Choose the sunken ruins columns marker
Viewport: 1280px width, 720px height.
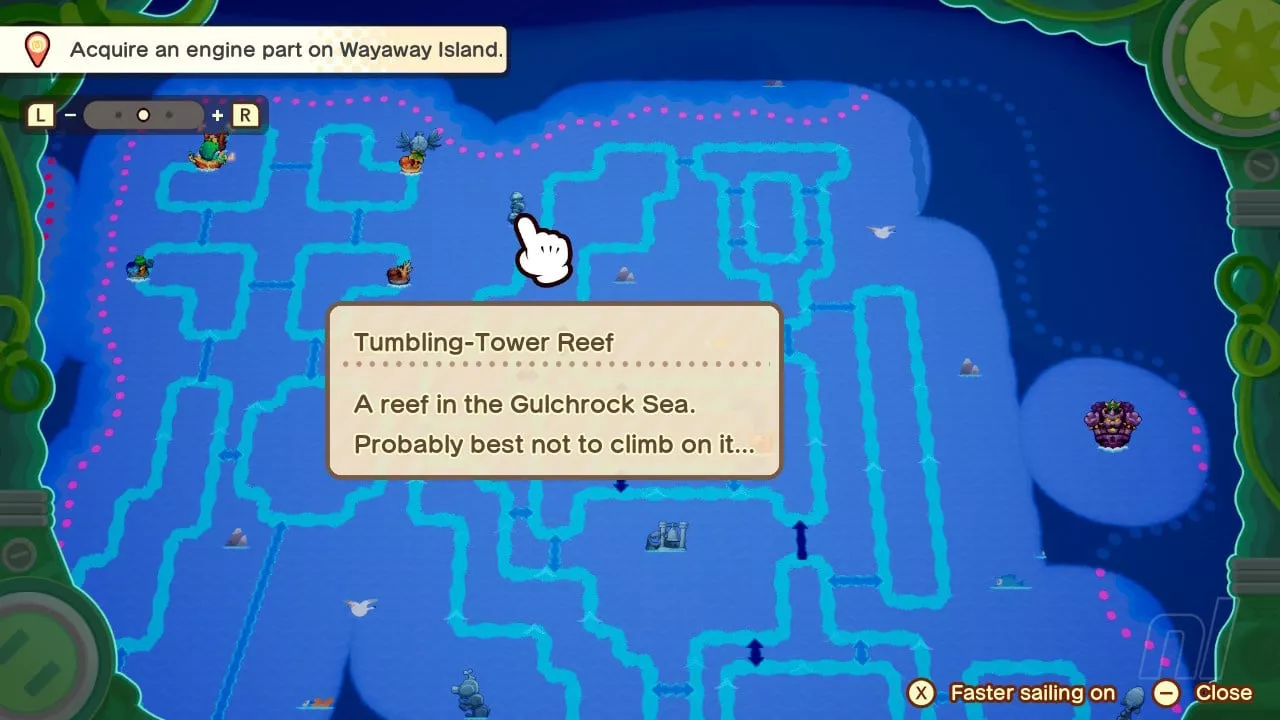667,536
